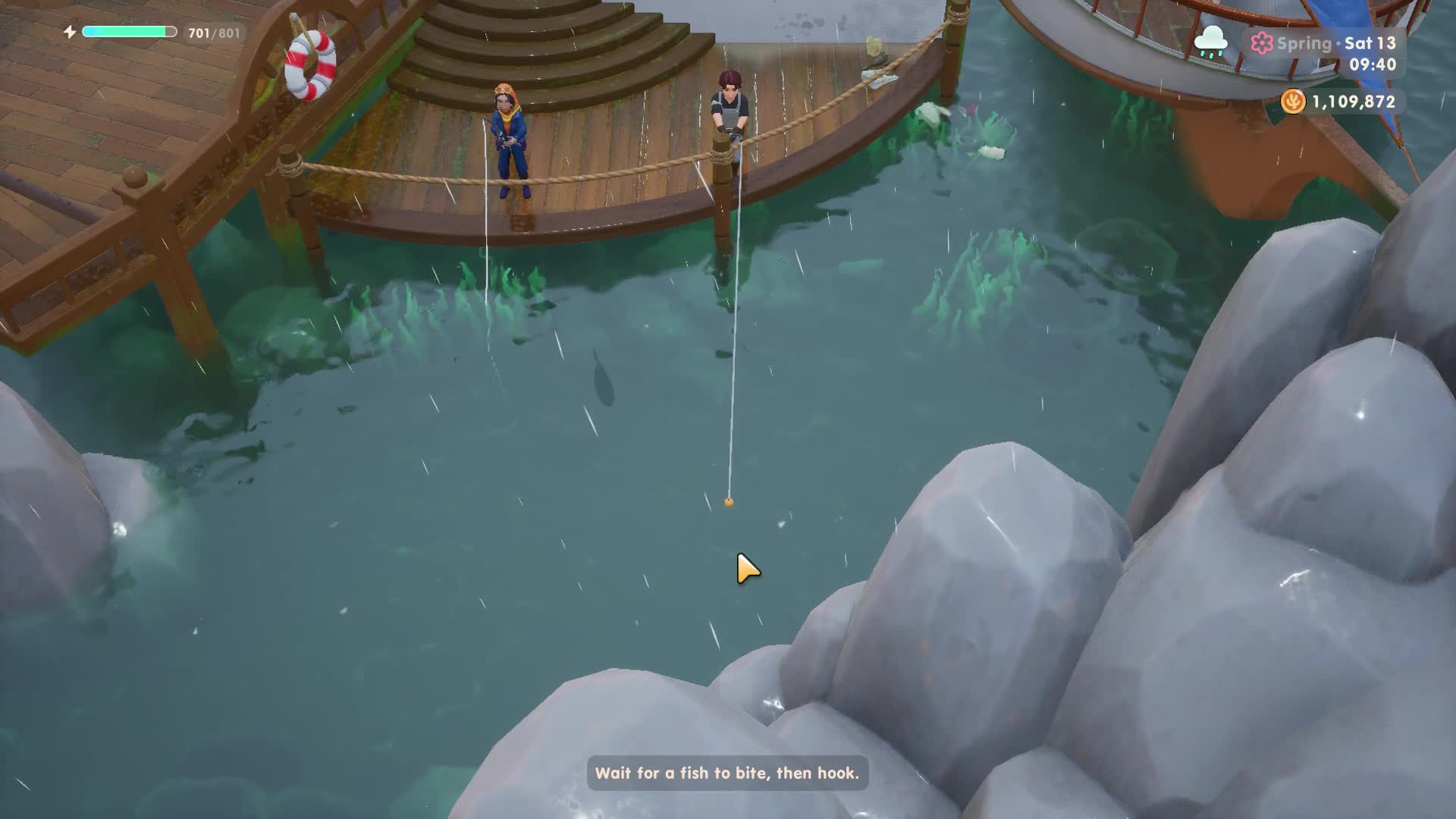Click the gold coin currency icon
Image resolution: width=1456 pixels, height=819 pixels.
[1293, 101]
